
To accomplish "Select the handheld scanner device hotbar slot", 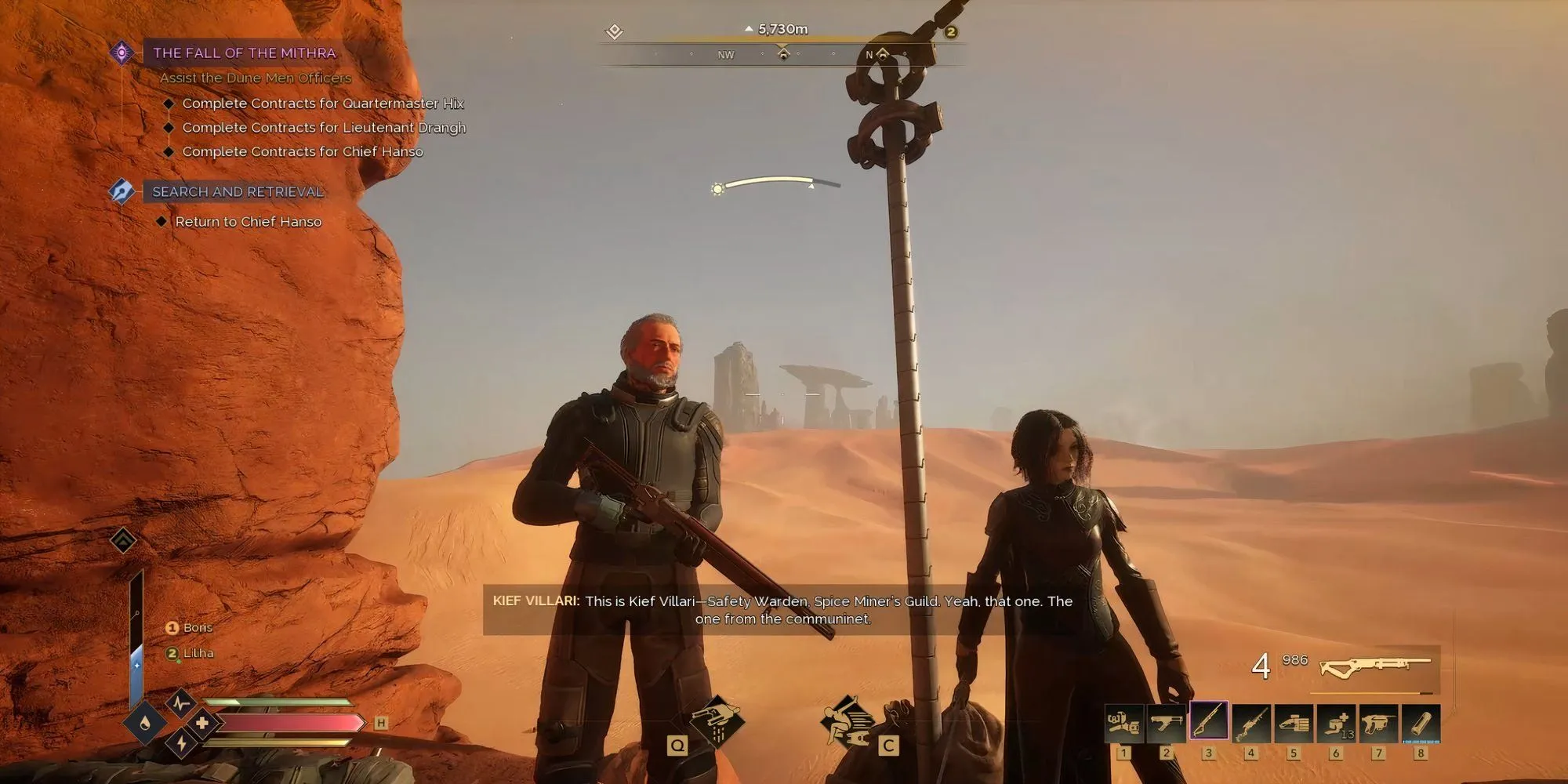I will [1293, 723].
